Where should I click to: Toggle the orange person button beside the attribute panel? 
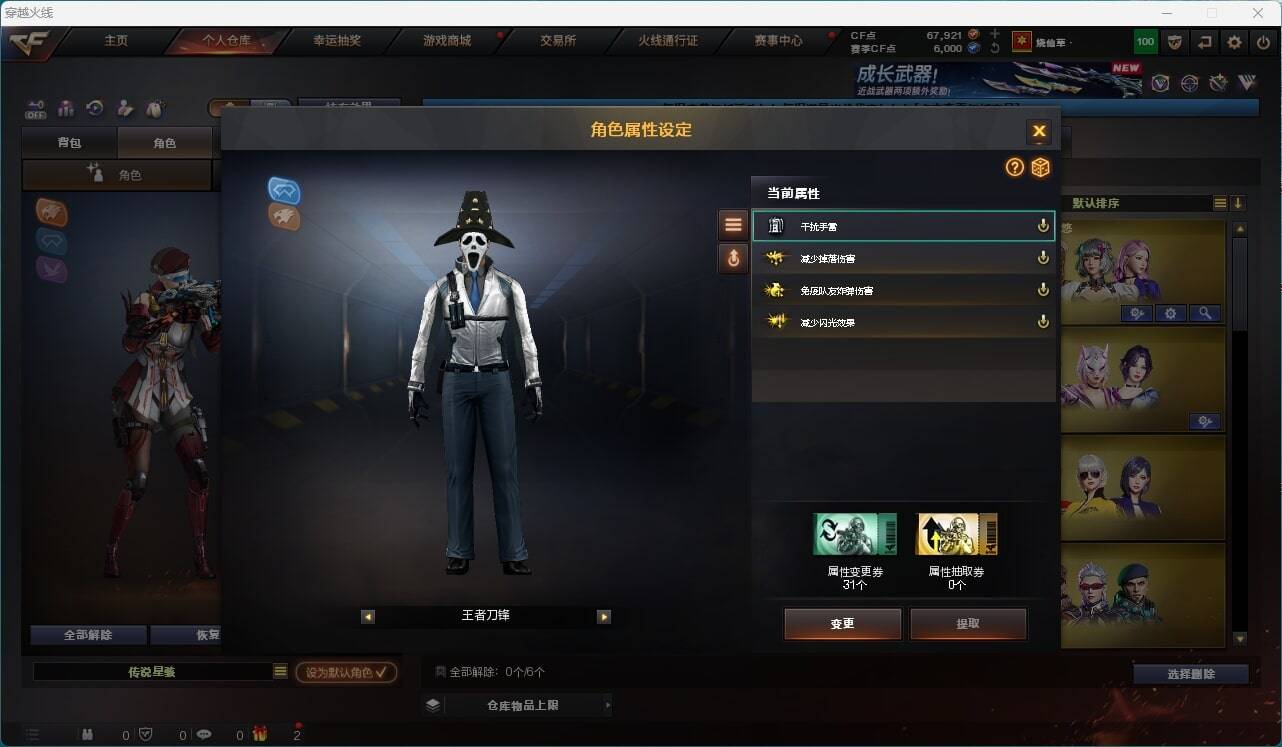pyautogui.click(x=733, y=258)
